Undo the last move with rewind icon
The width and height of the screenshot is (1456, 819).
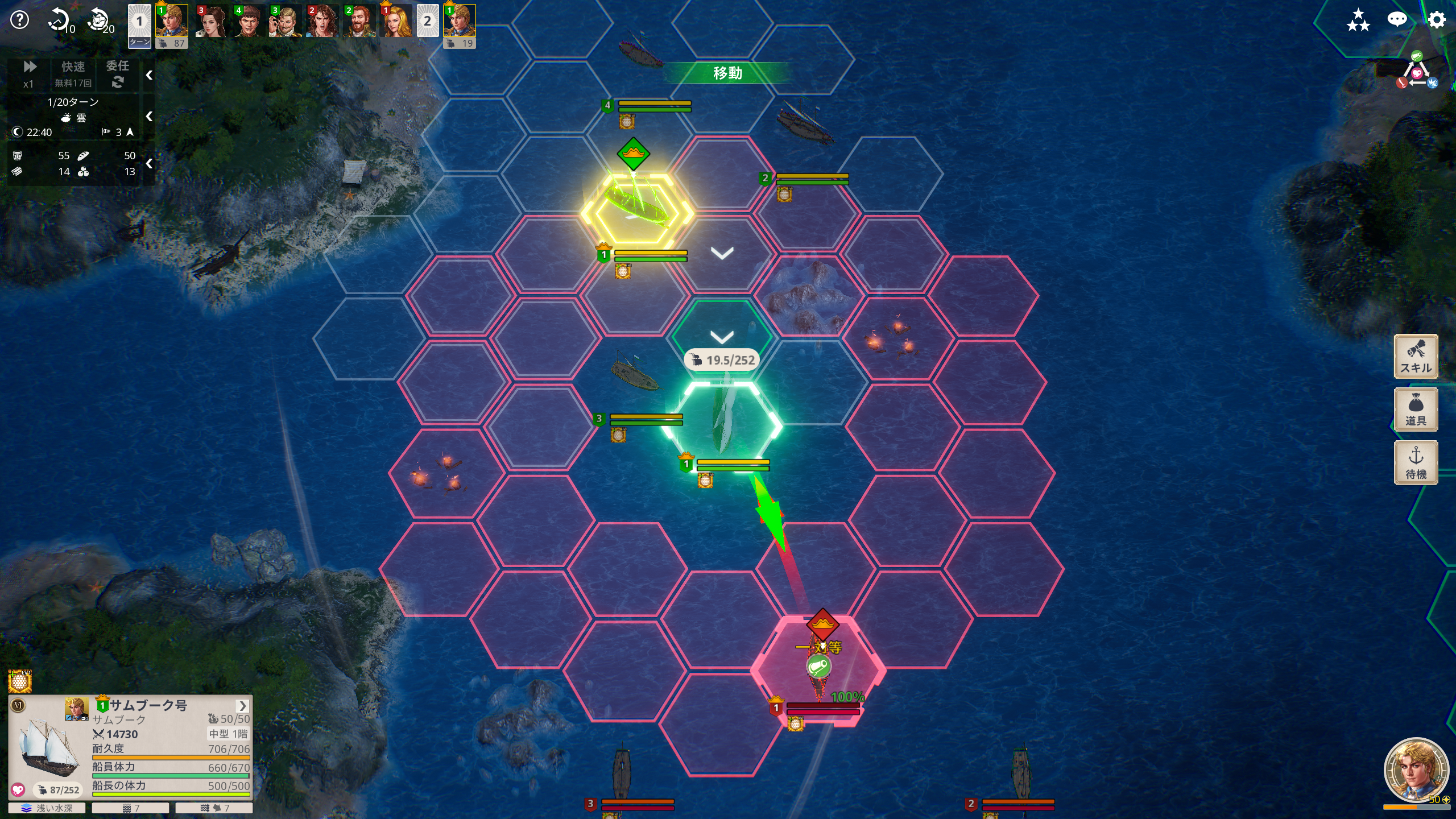[60, 20]
